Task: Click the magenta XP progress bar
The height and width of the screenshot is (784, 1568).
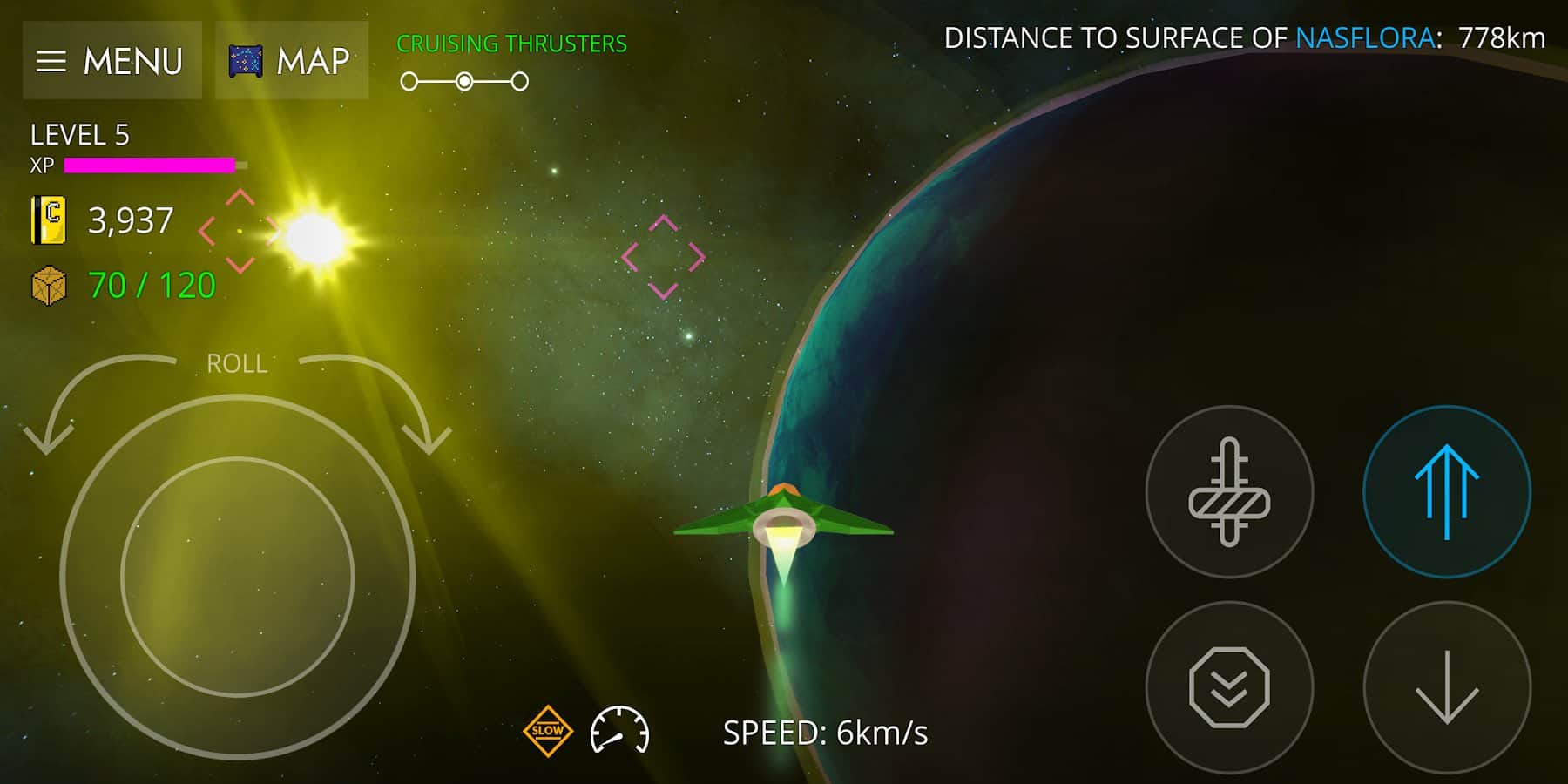Action: point(150,164)
